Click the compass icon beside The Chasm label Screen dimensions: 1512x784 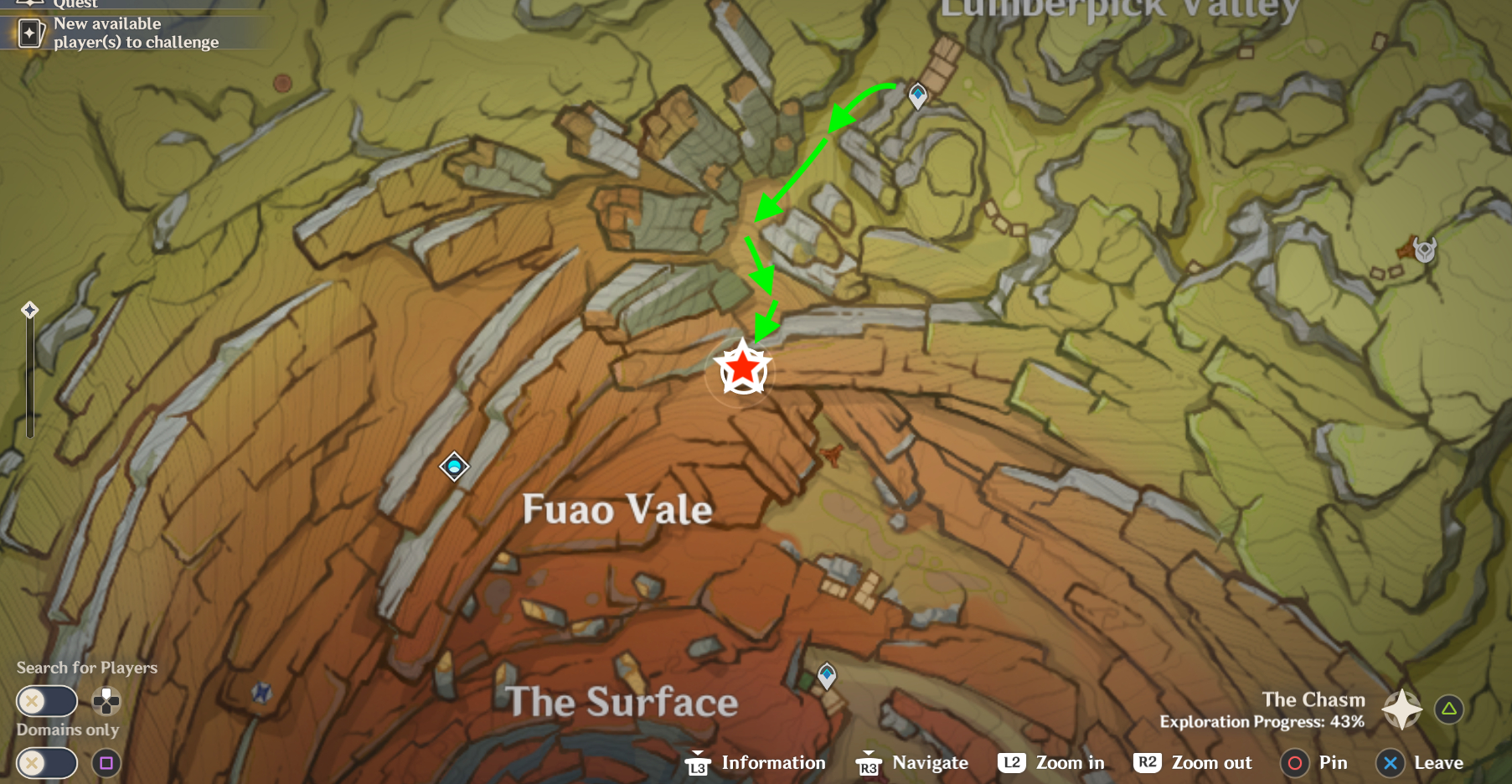tap(1401, 708)
